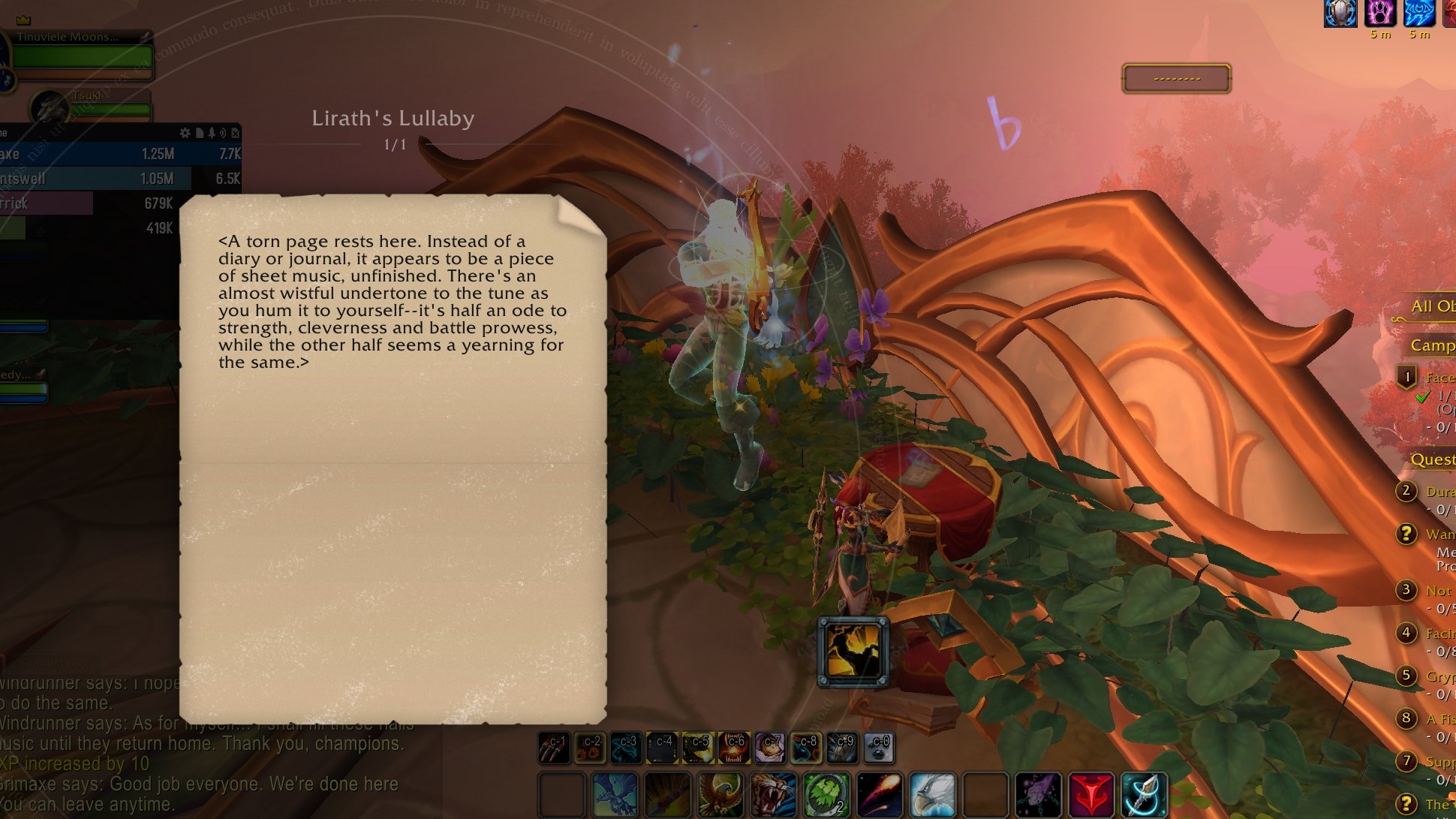Click the purple paw buff icon
This screenshot has height=819, width=1456.
pyautogui.click(x=1379, y=14)
